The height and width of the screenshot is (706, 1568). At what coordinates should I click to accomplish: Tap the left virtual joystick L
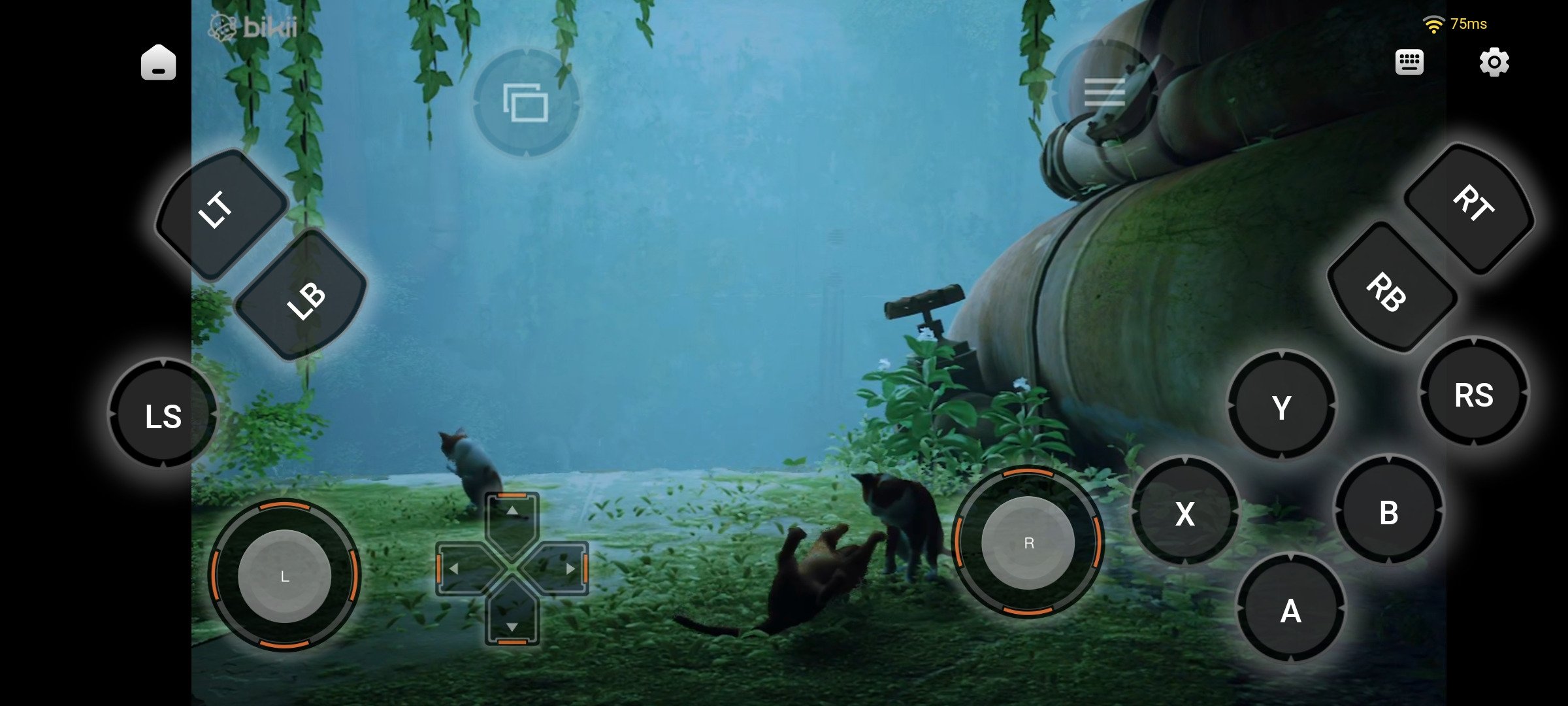tap(285, 576)
